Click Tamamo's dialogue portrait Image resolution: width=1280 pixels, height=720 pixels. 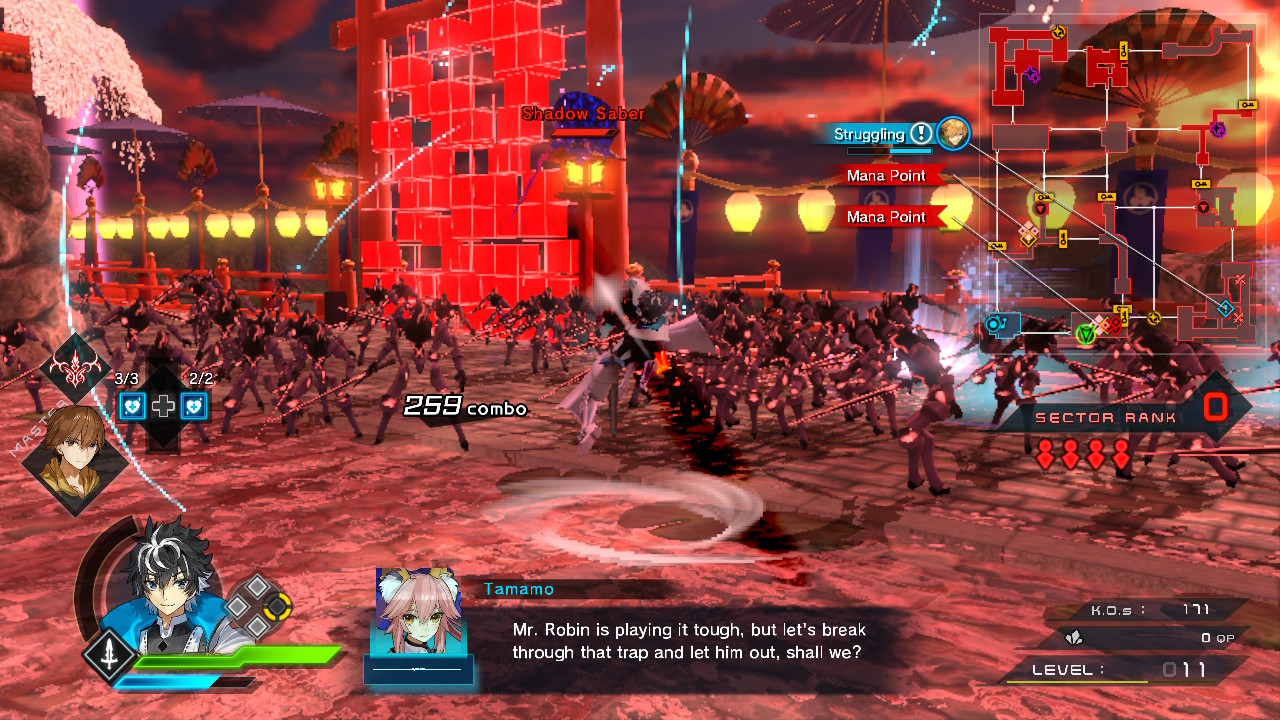pos(418,612)
